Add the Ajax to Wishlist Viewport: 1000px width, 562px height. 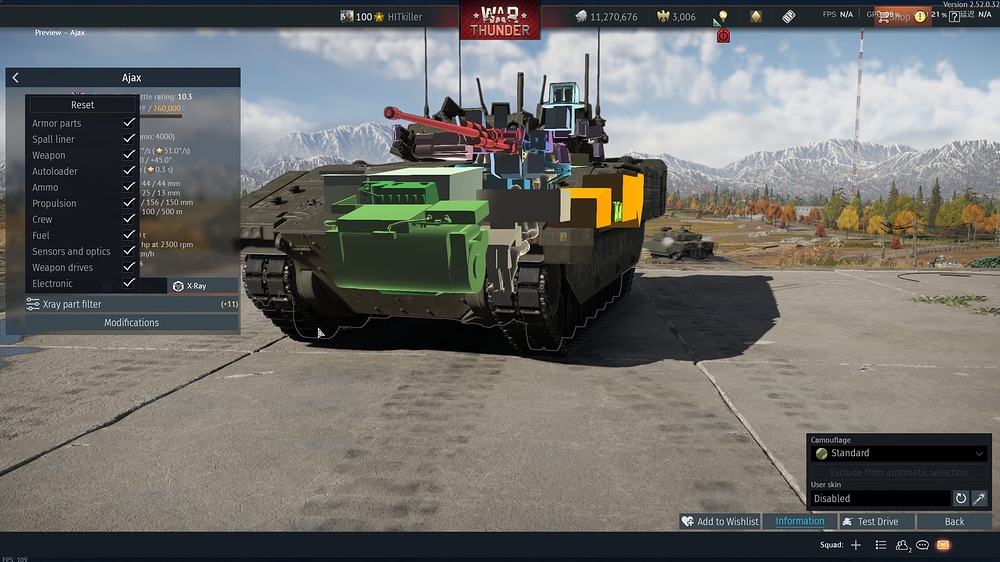point(719,521)
